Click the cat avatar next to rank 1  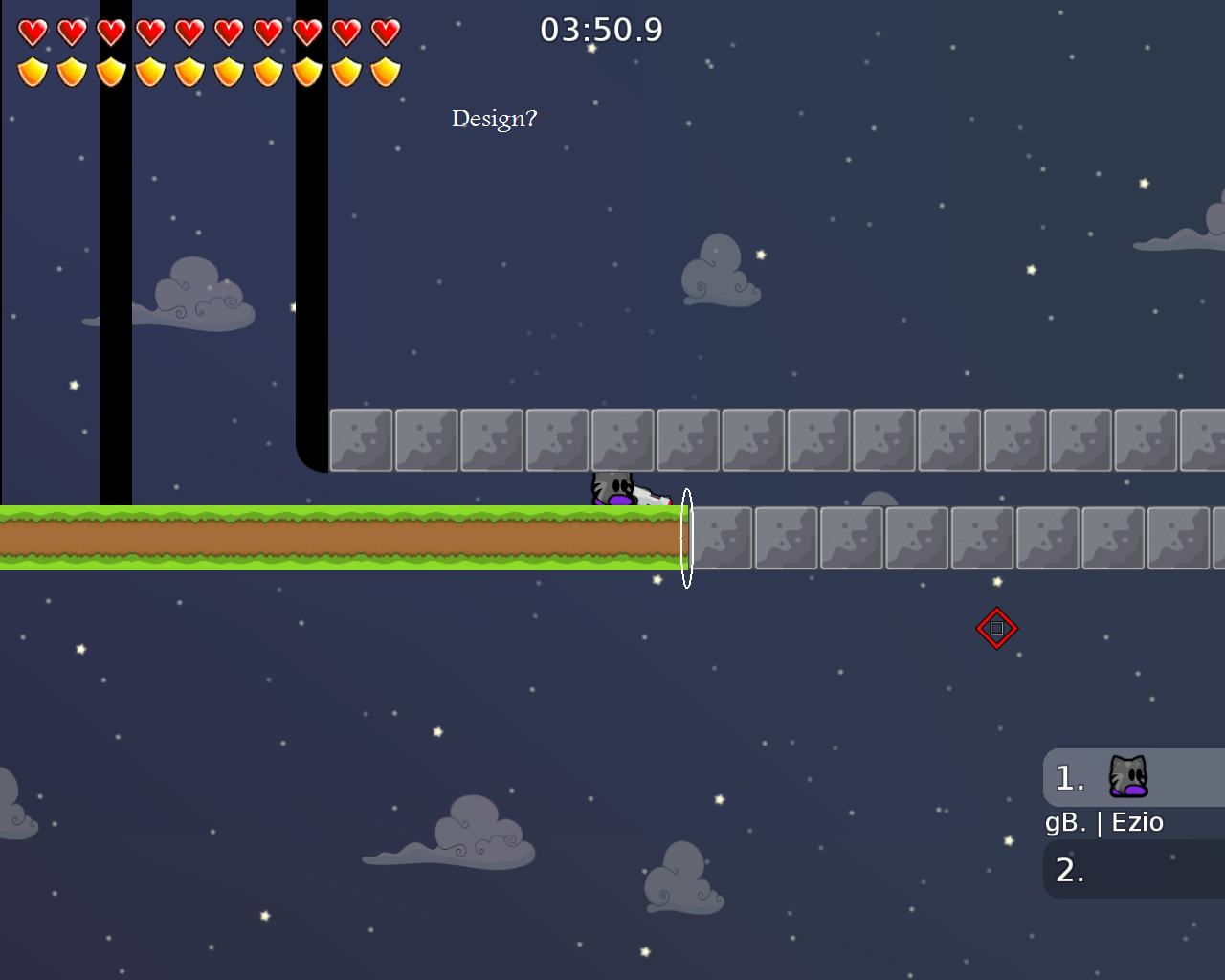1129,777
